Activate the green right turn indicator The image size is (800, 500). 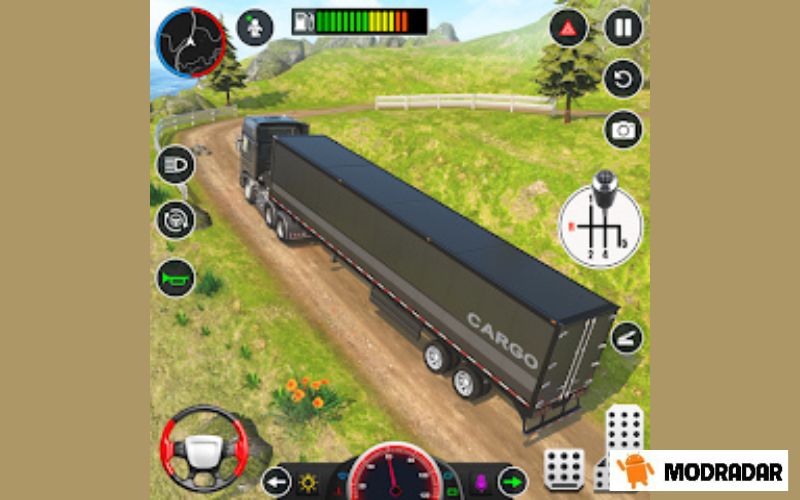click(513, 481)
